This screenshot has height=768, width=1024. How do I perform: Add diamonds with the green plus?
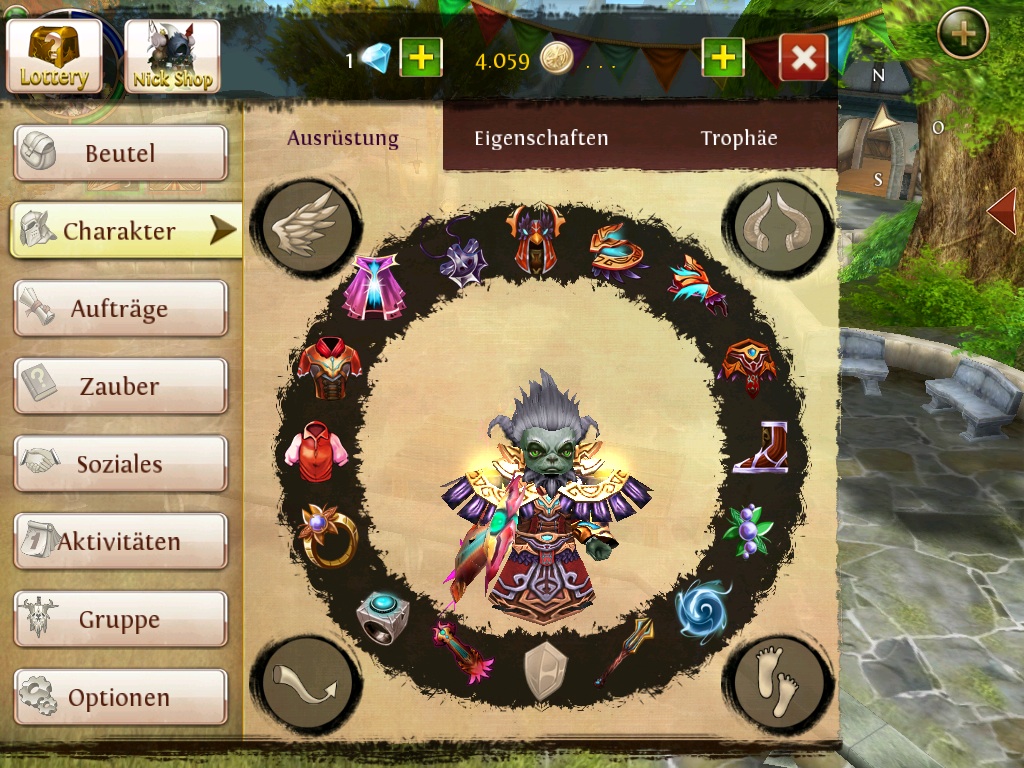[x=421, y=58]
